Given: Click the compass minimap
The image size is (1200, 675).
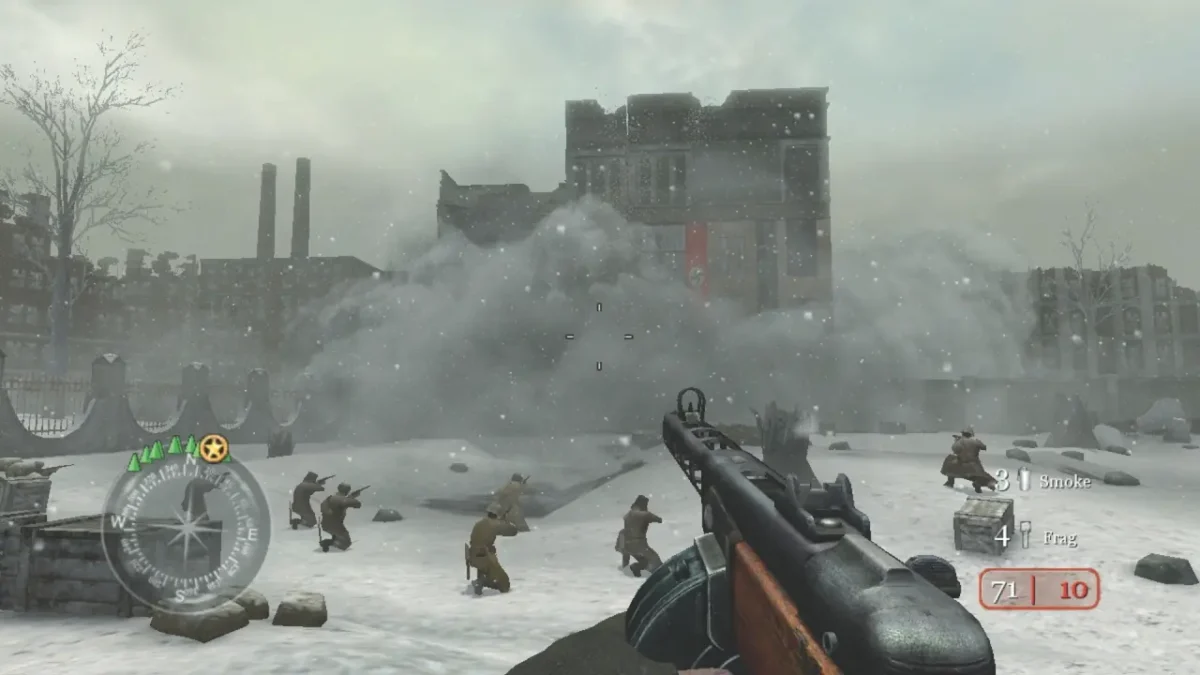Looking at the screenshot, I should pos(185,529).
